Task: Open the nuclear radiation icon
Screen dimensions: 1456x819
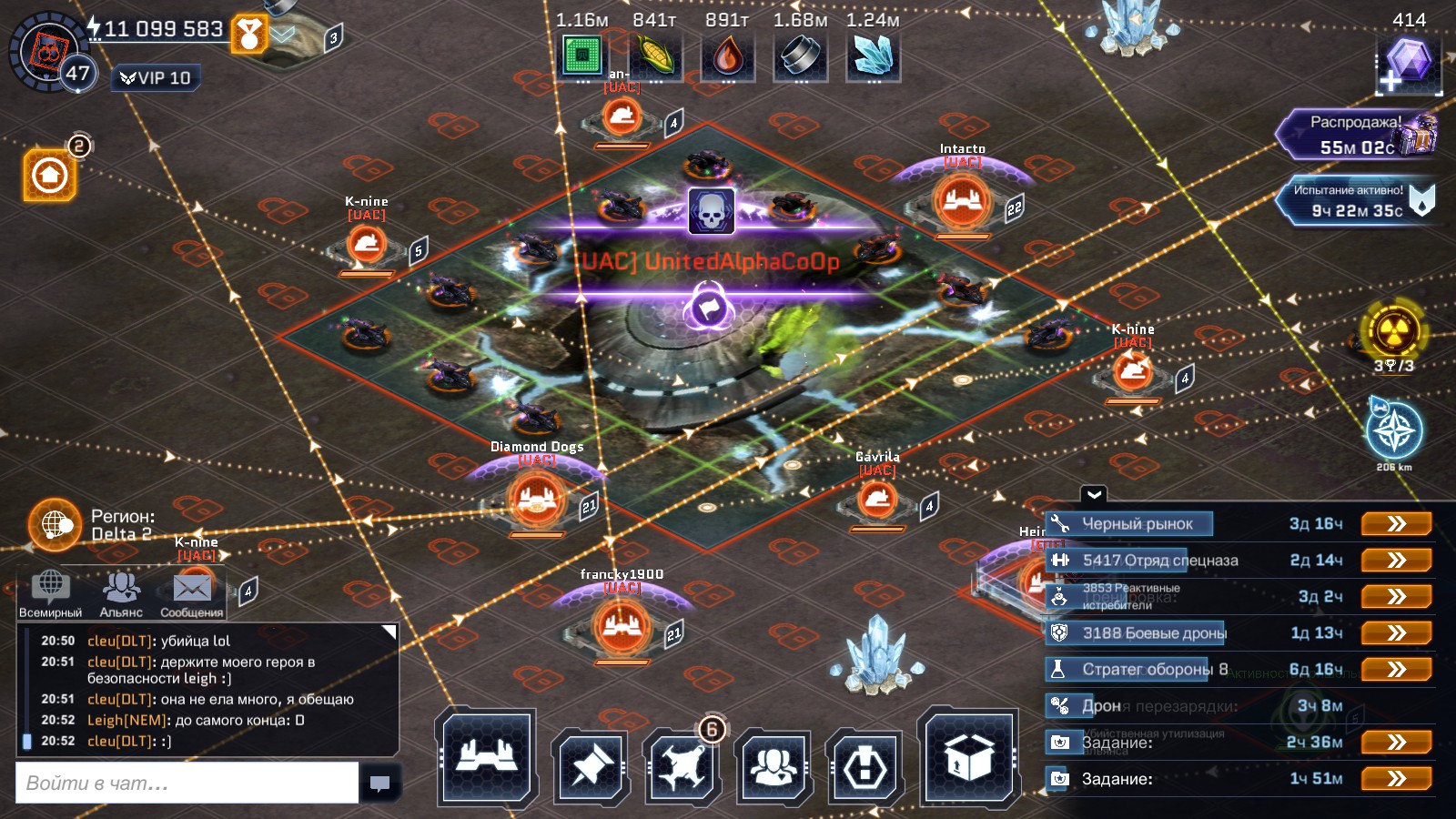Action: tap(1393, 331)
